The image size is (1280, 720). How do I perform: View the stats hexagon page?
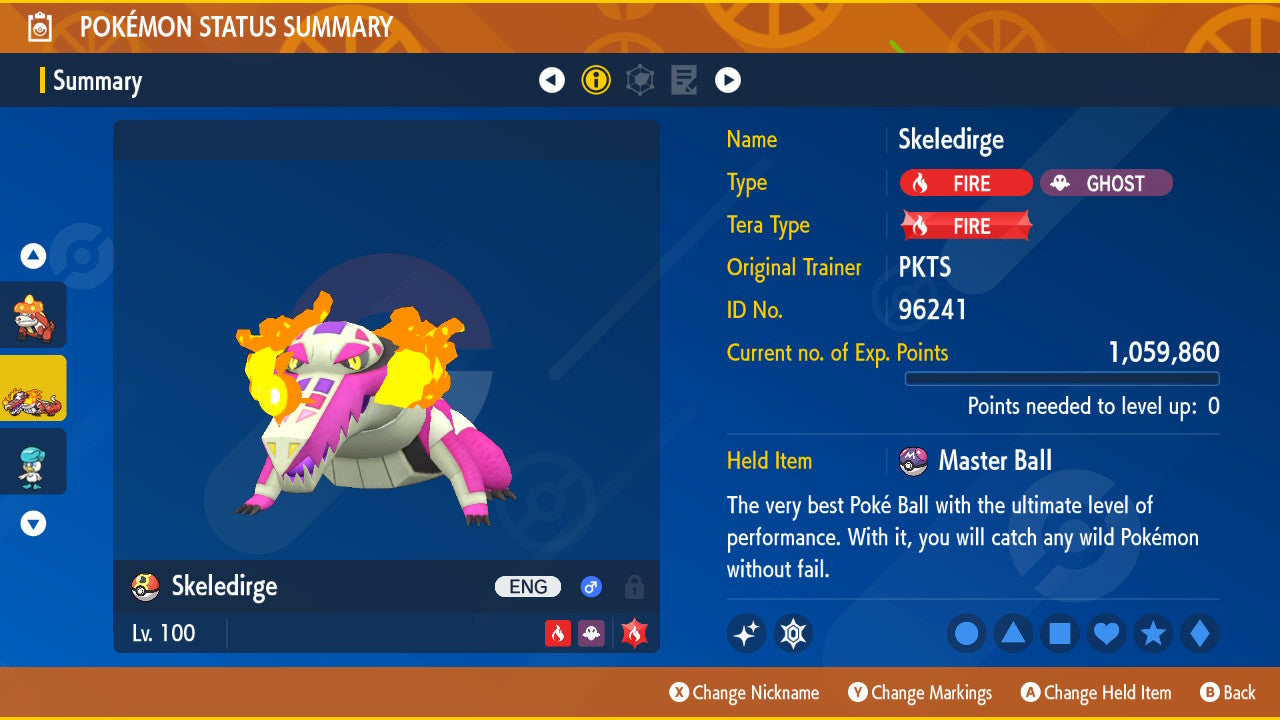(639, 80)
